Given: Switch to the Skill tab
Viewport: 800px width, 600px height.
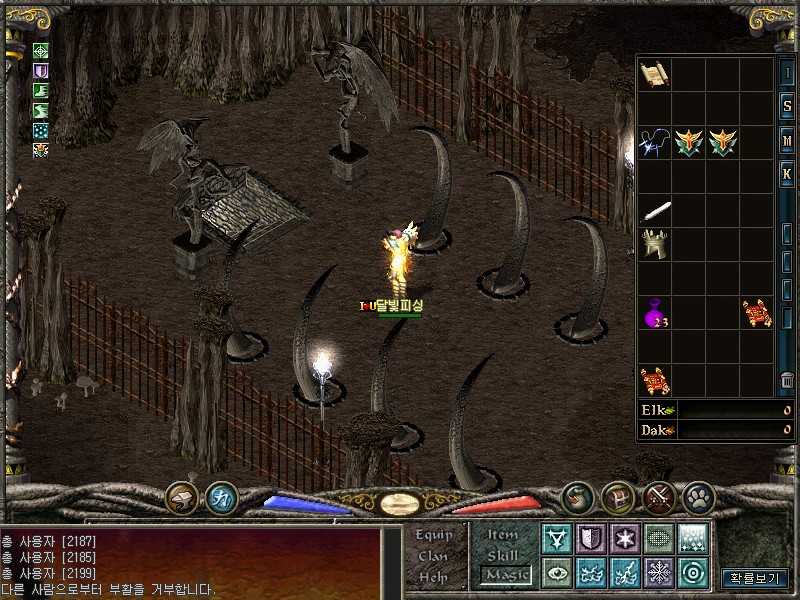Looking at the screenshot, I should click(502, 555).
